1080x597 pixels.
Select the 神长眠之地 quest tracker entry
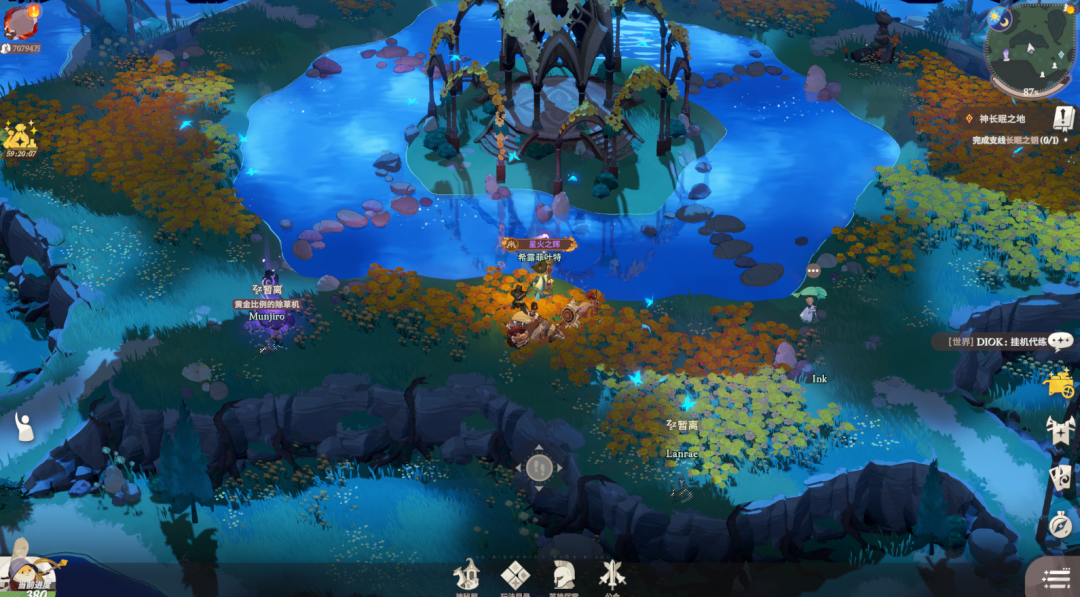click(1001, 118)
